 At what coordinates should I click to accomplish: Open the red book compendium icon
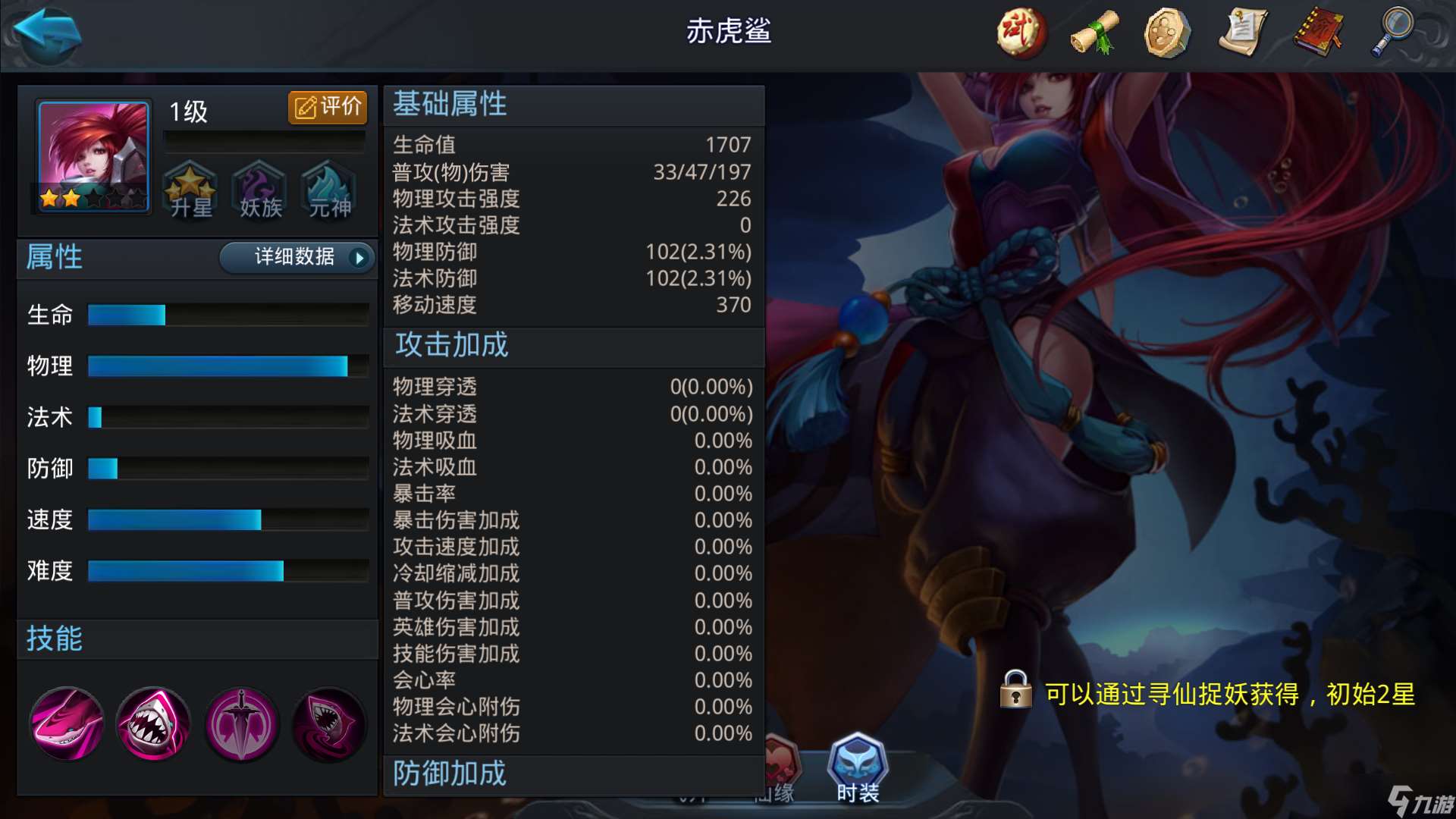click(x=1317, y=33)
